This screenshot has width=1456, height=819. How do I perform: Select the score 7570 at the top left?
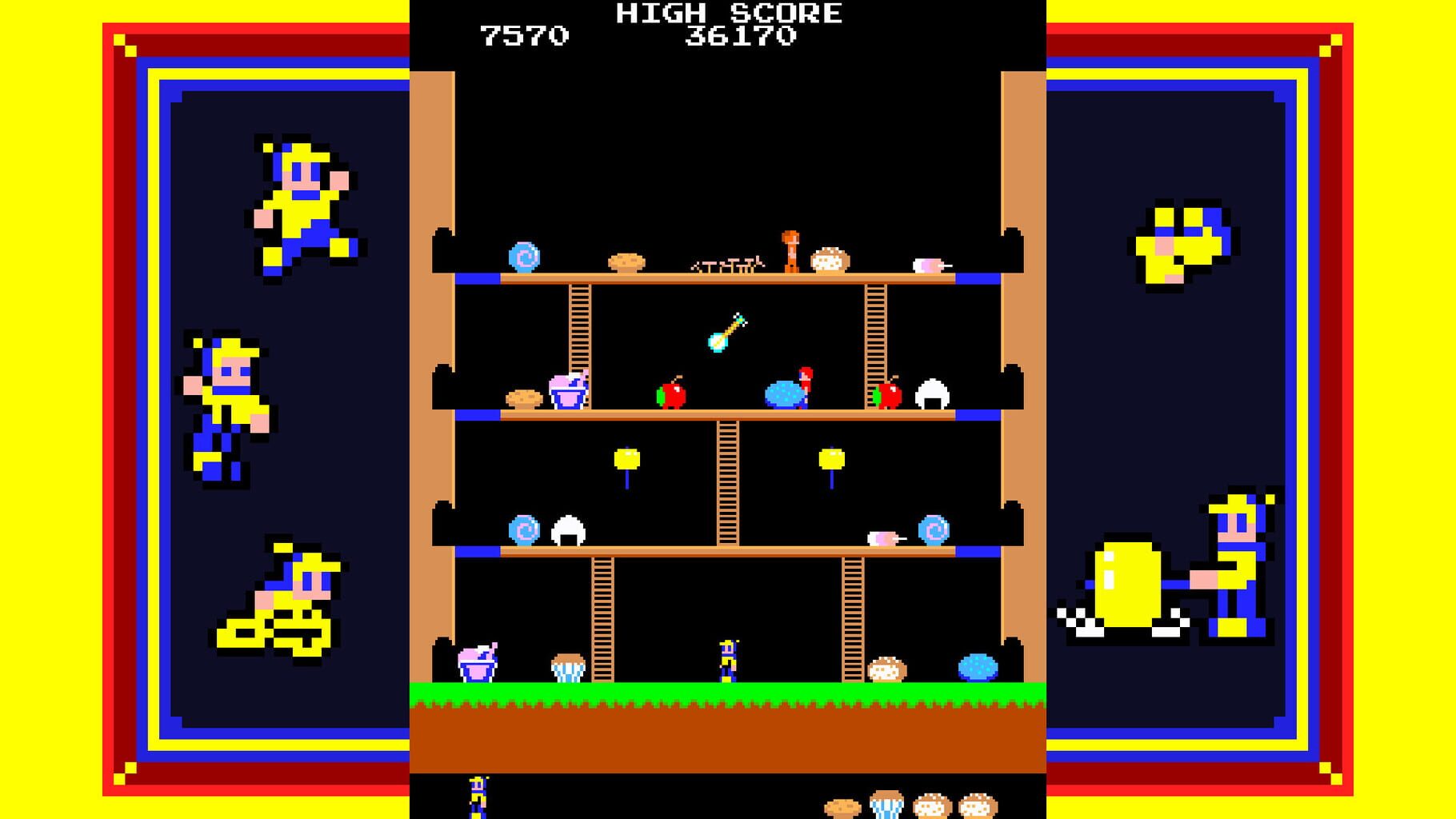coord(524,34)
